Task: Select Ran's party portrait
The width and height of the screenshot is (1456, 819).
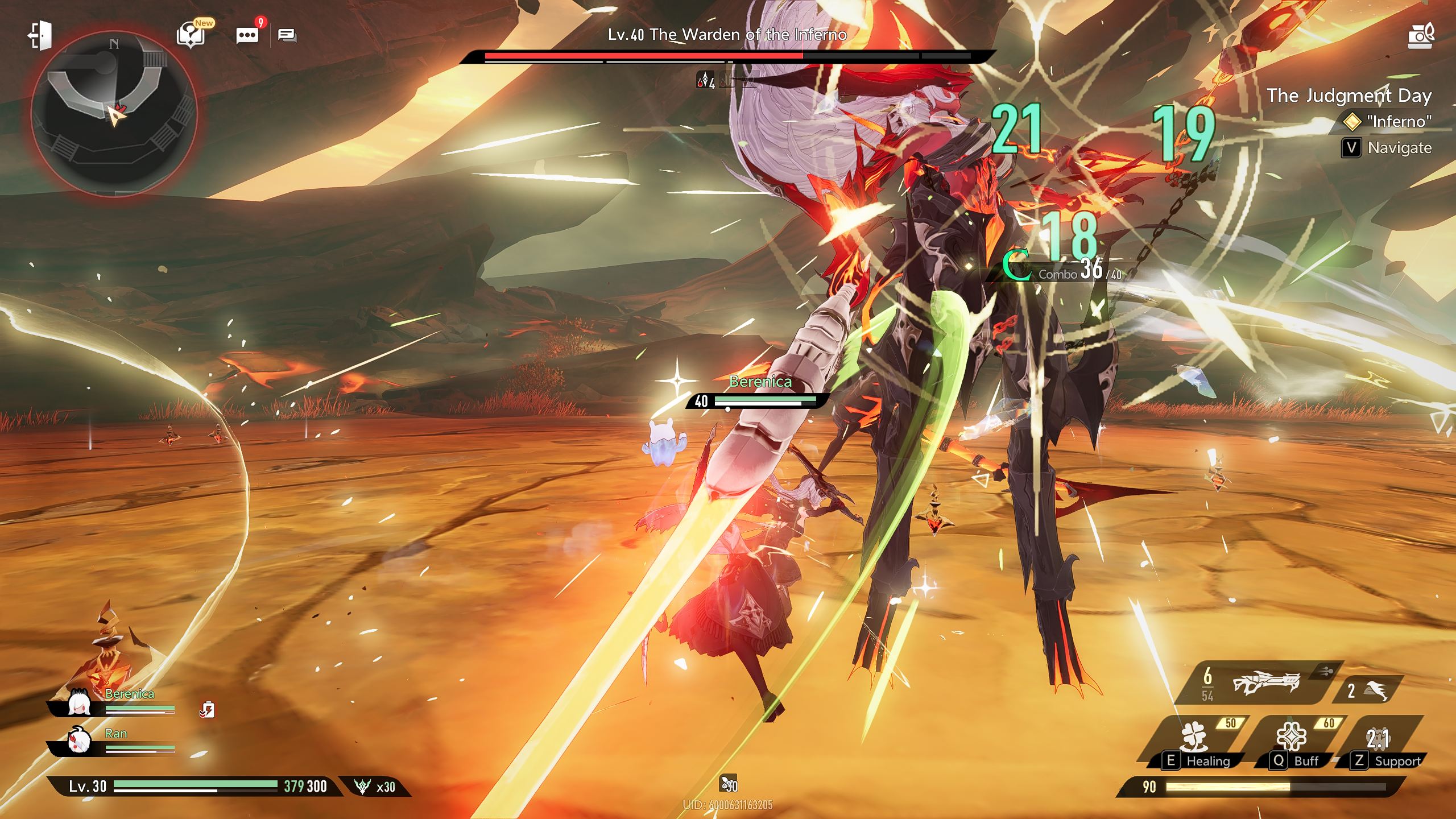Action: tap(79, 742)
